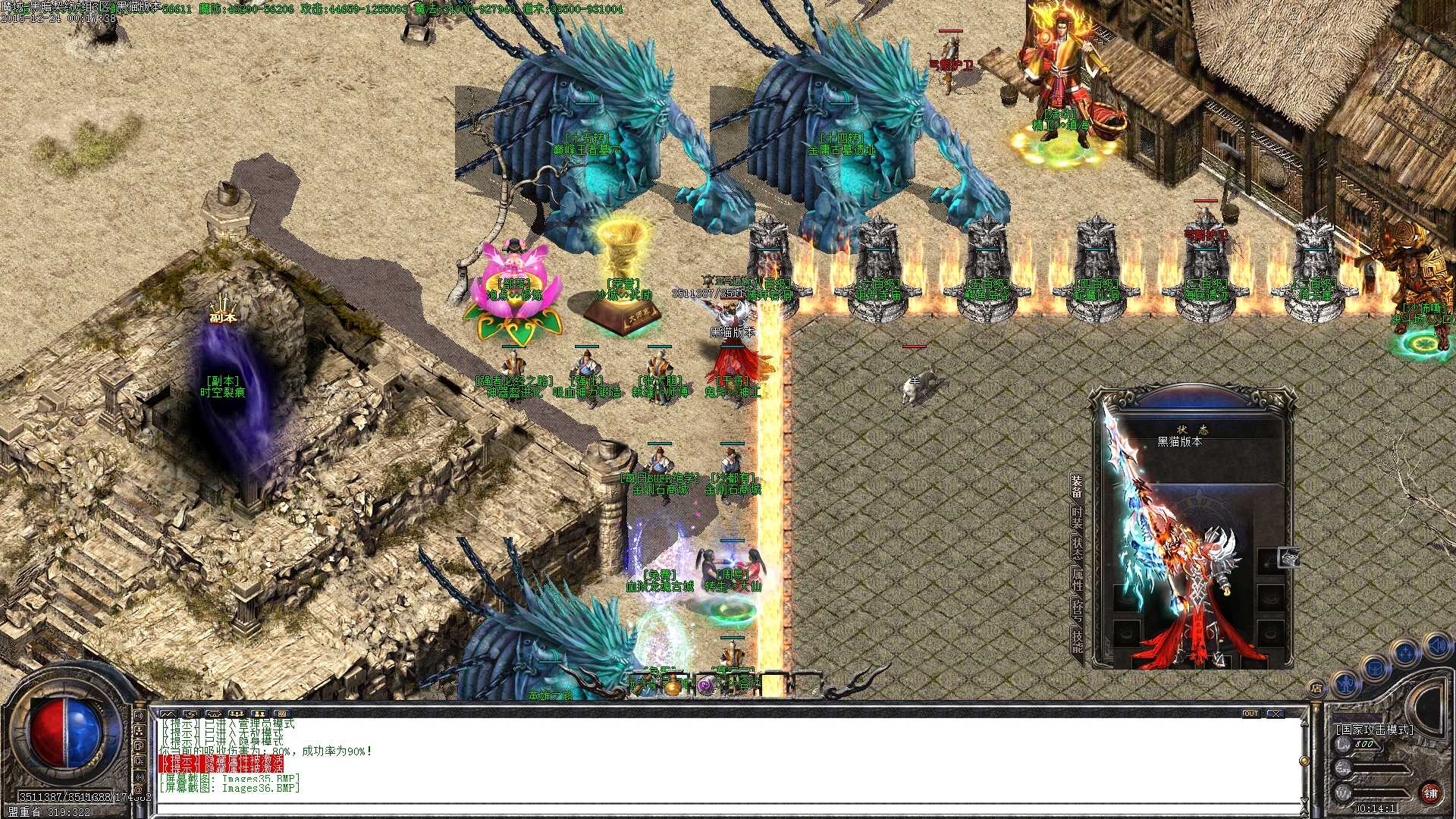
Task: Click the gold knob on the chat scrollbar
Action: pos(1304,761)
